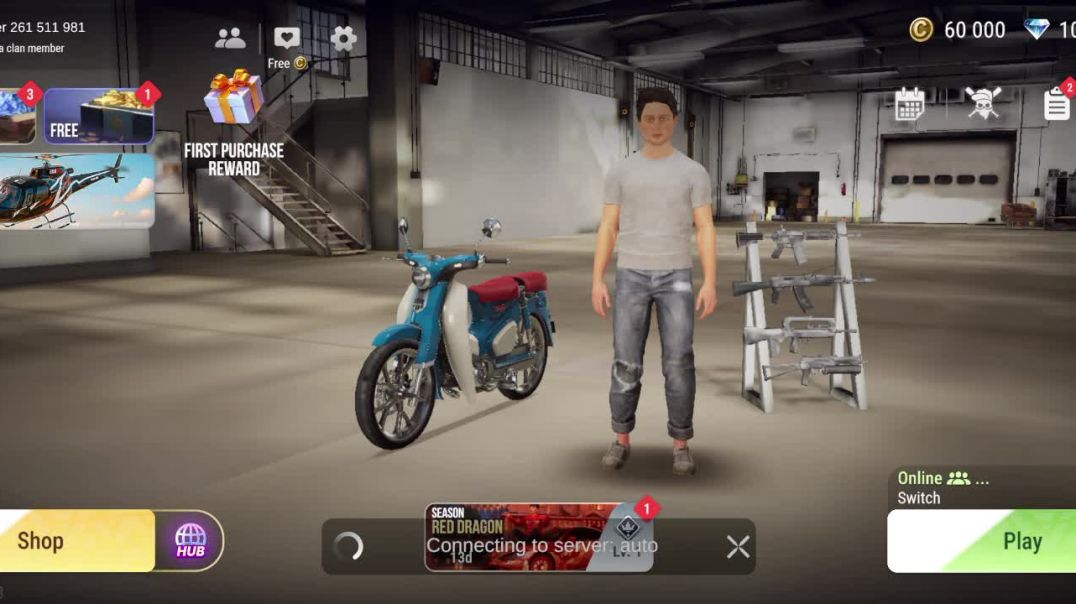Switch the Online game mode
This screenshot has width=1076, height=604.
coord(940,487)
